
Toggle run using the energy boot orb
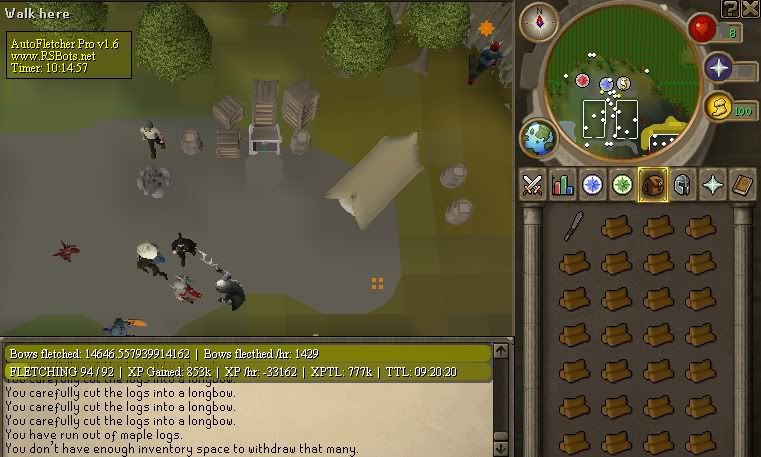tap(716, 107)
